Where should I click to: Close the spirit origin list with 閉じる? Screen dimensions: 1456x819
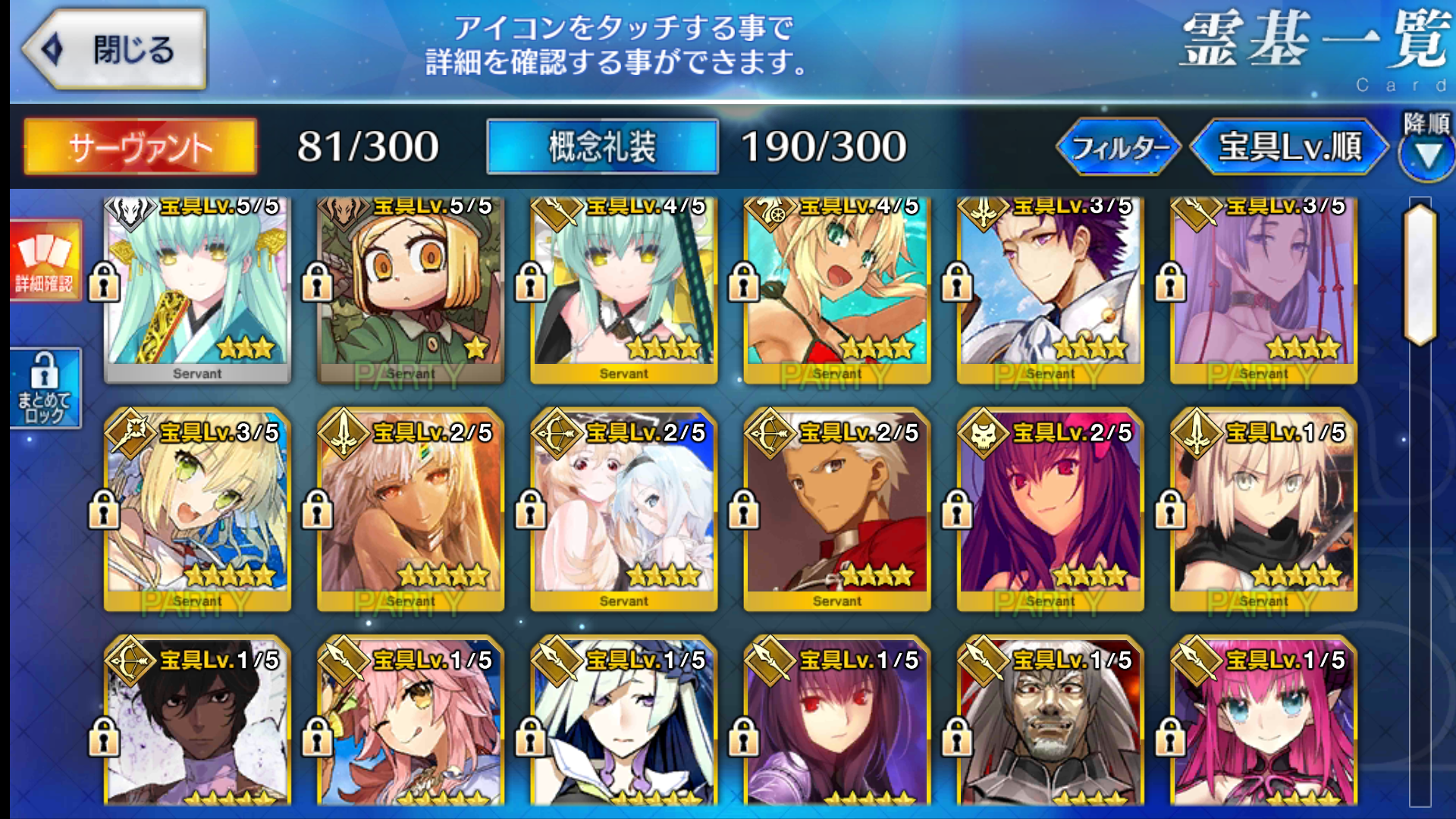coord(115,50)
